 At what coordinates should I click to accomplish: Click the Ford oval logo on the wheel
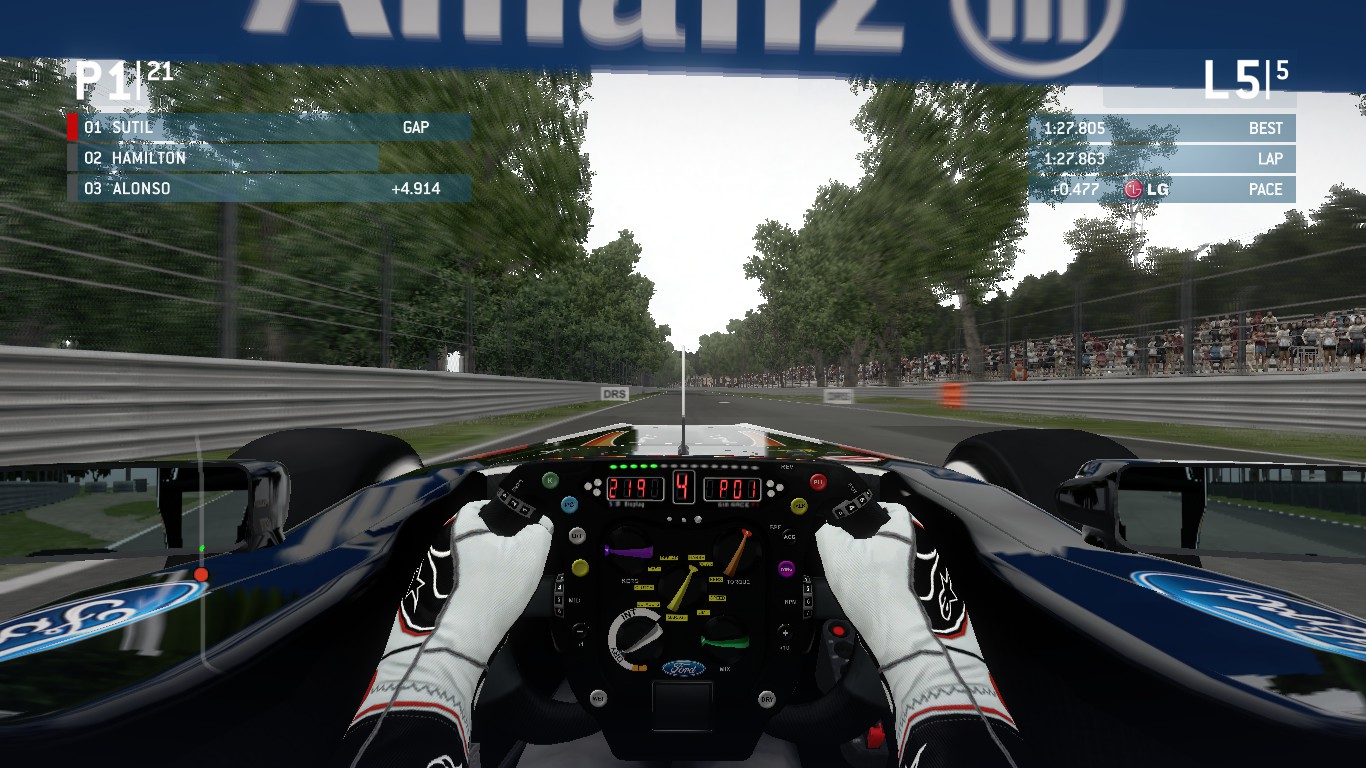tap(684, 666)
